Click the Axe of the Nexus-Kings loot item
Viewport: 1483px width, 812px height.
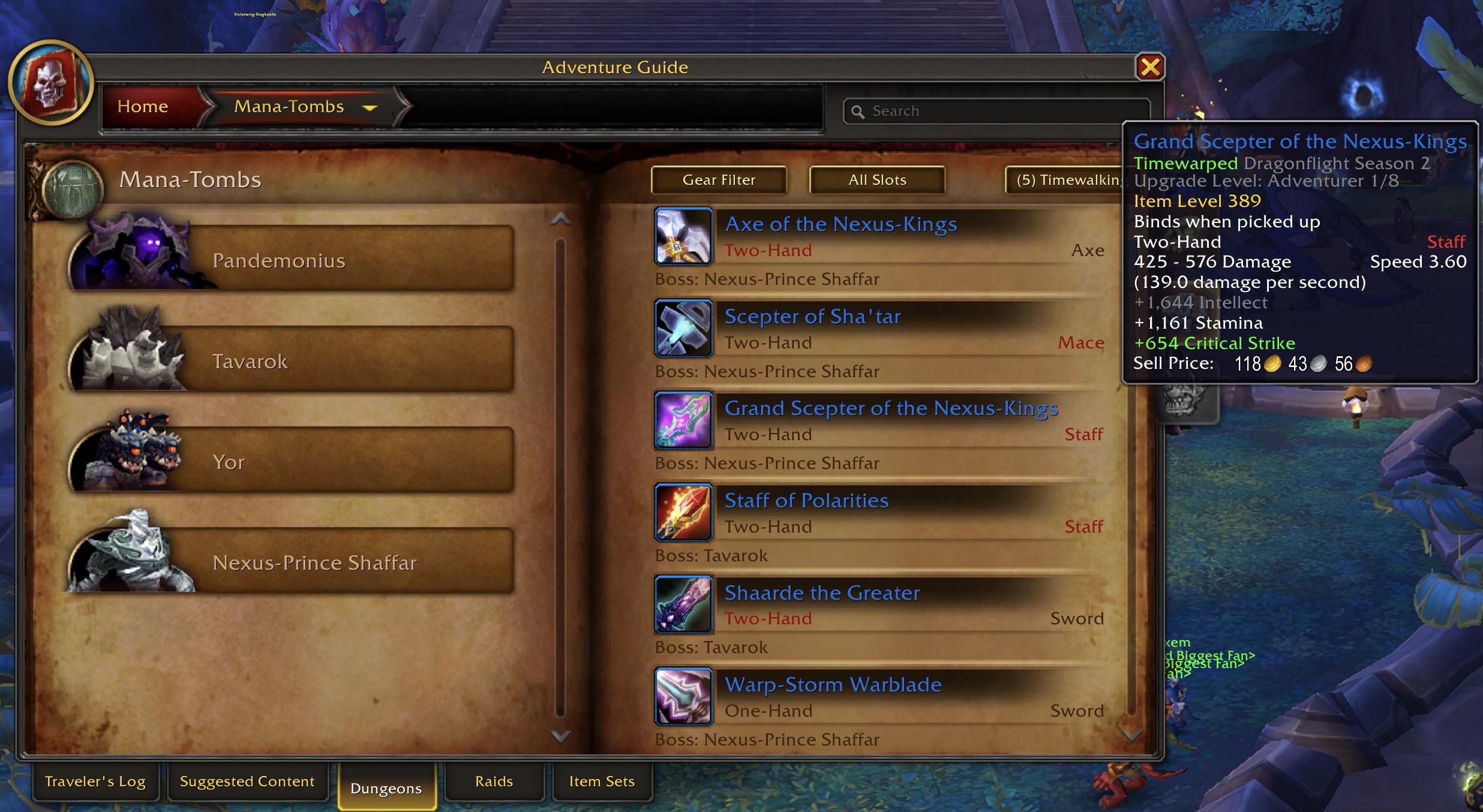point(840,224)
